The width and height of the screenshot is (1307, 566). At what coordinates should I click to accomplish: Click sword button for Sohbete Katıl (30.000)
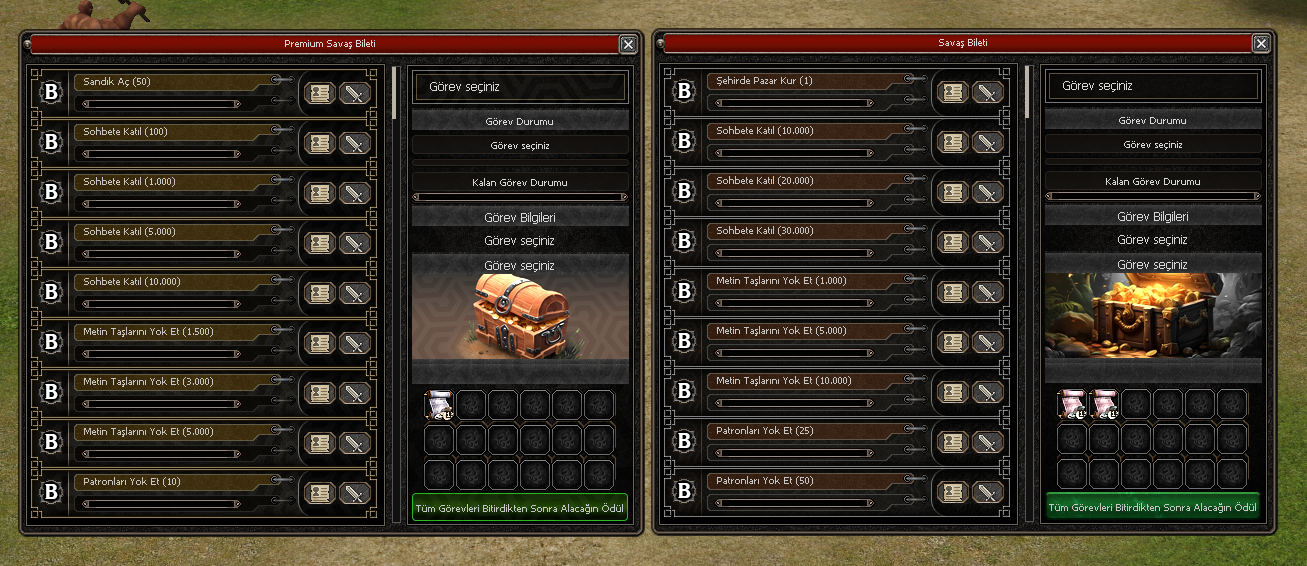(988, 242)
